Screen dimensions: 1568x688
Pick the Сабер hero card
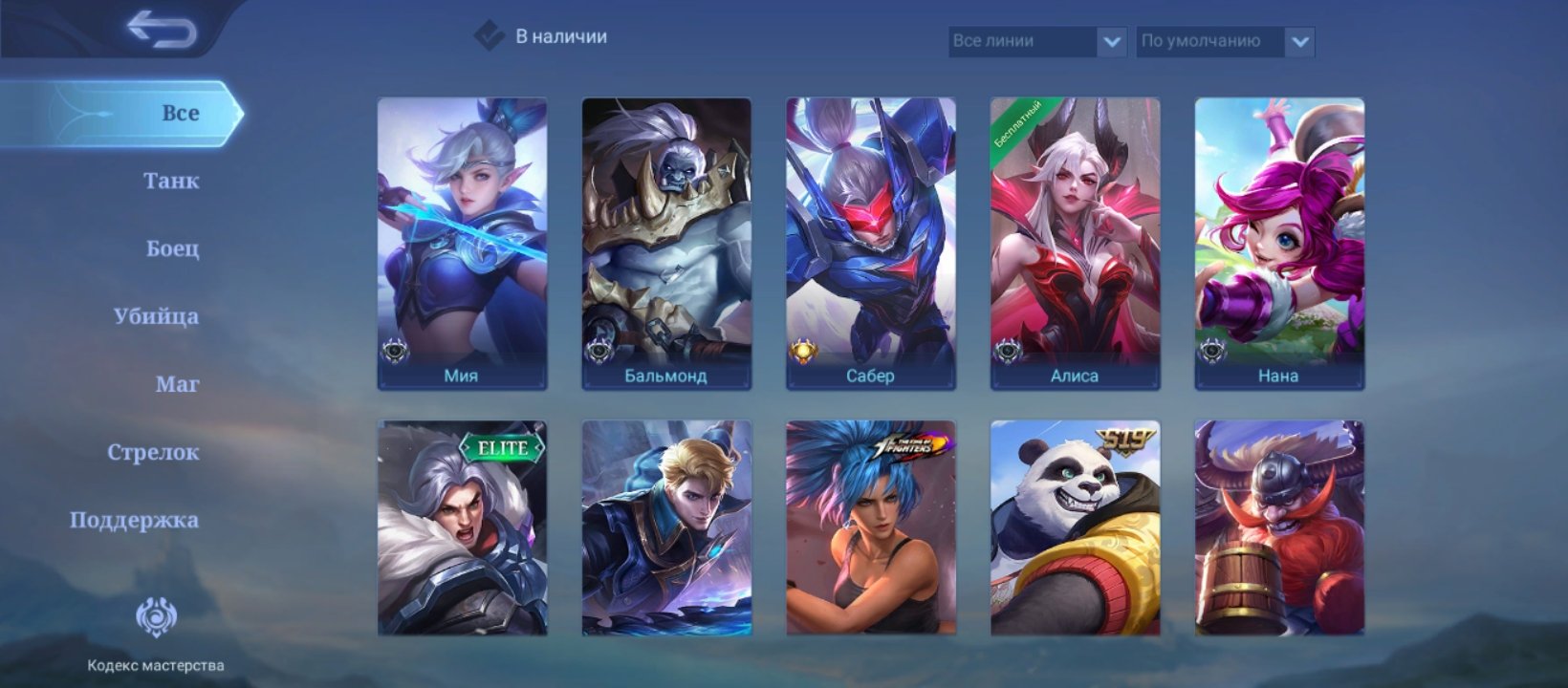[x=870, y=244]
